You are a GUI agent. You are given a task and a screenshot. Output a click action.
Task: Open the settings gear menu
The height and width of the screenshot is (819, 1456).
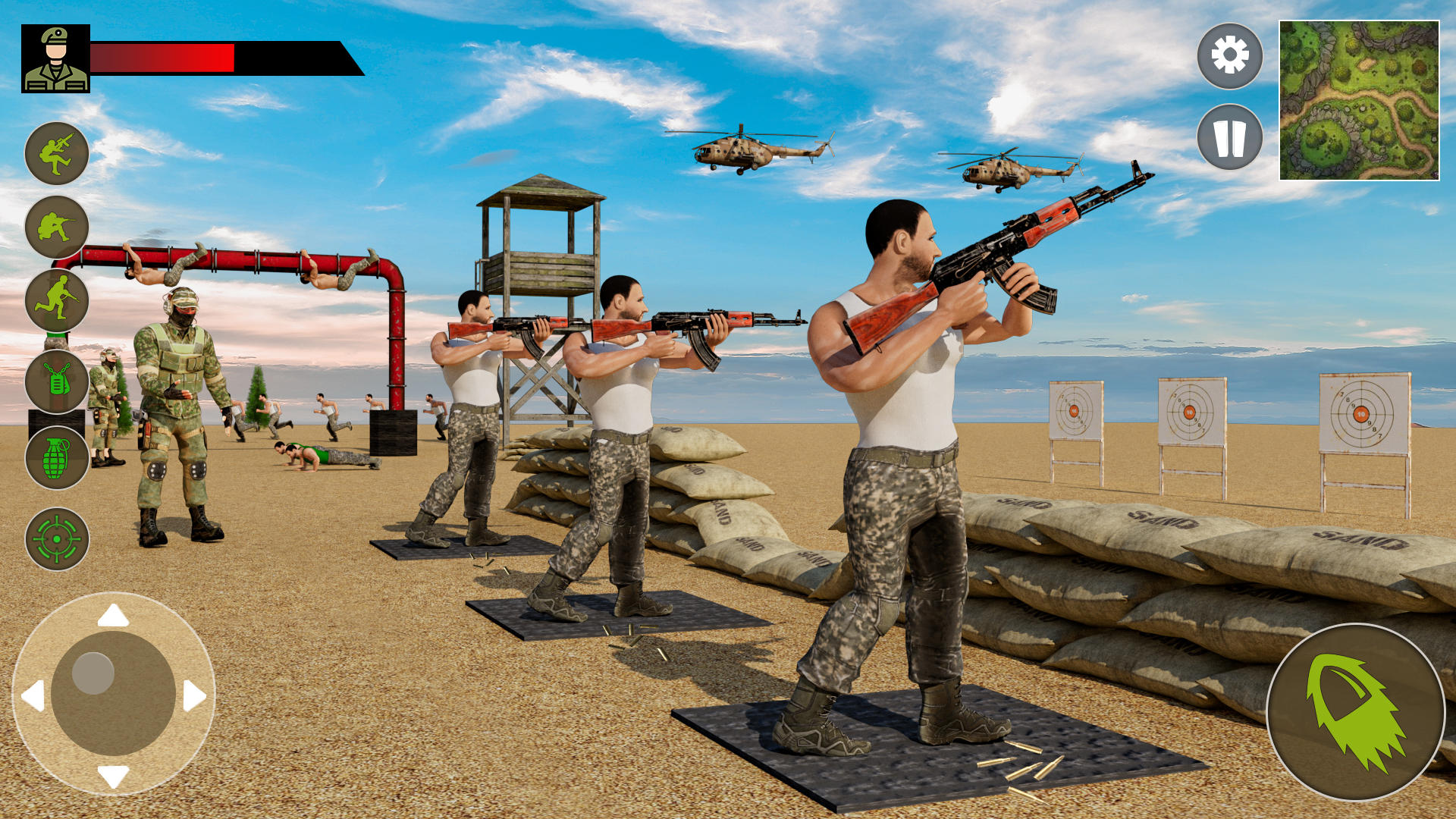1230,55
